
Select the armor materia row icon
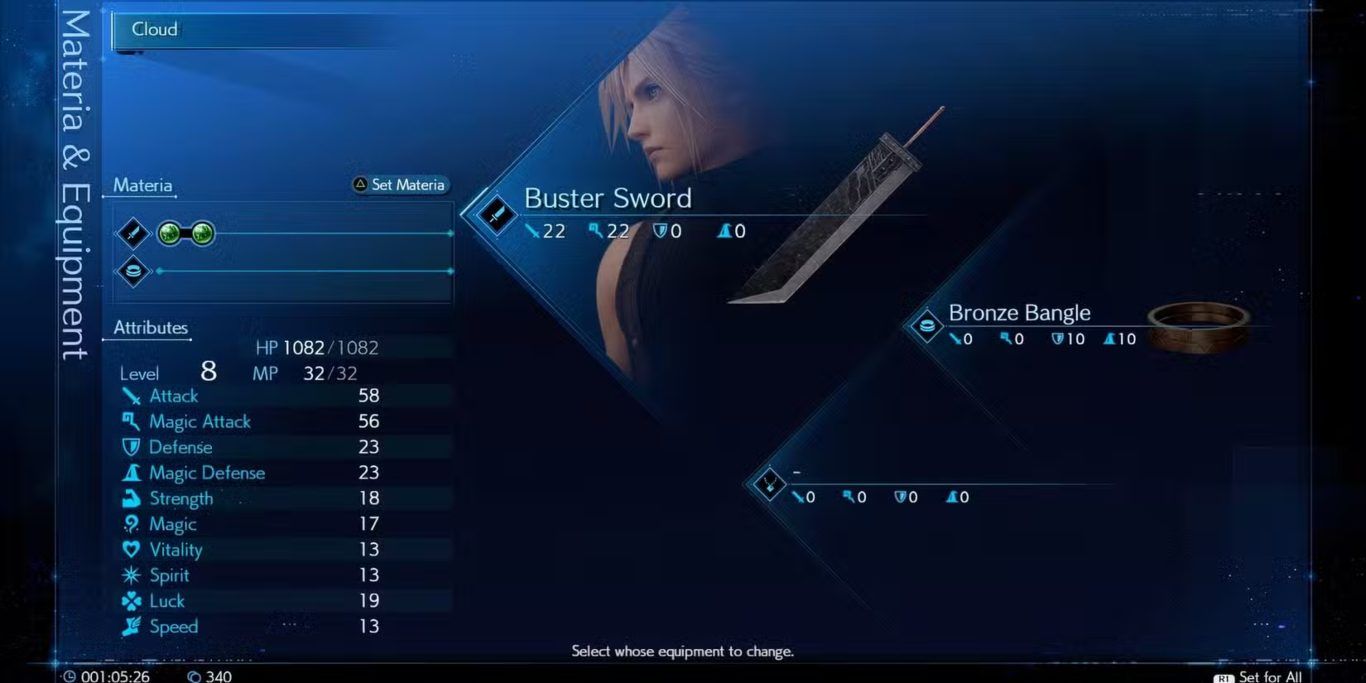click(134, 271)
